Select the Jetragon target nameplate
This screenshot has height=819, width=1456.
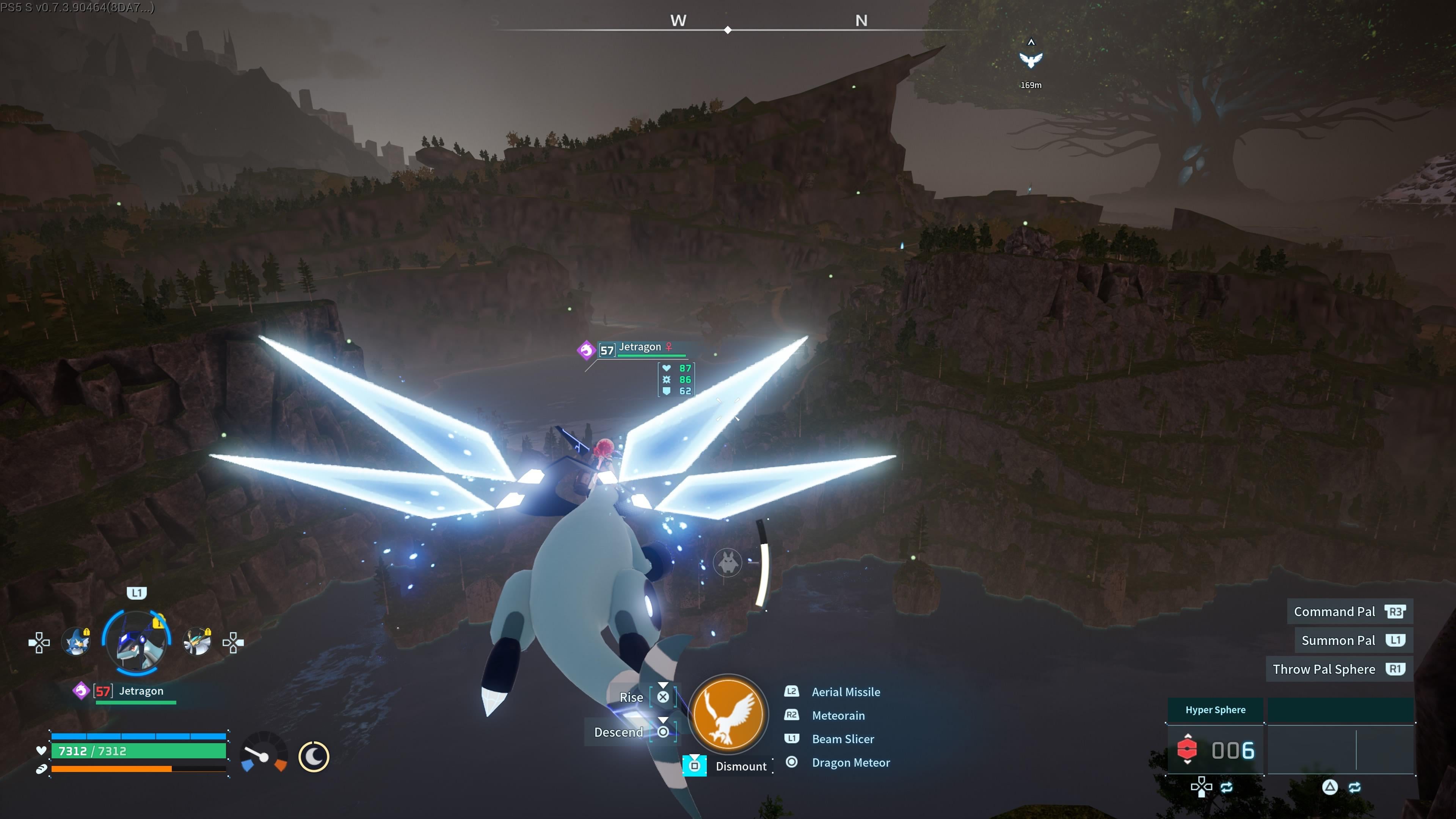[x=640, y=348]
